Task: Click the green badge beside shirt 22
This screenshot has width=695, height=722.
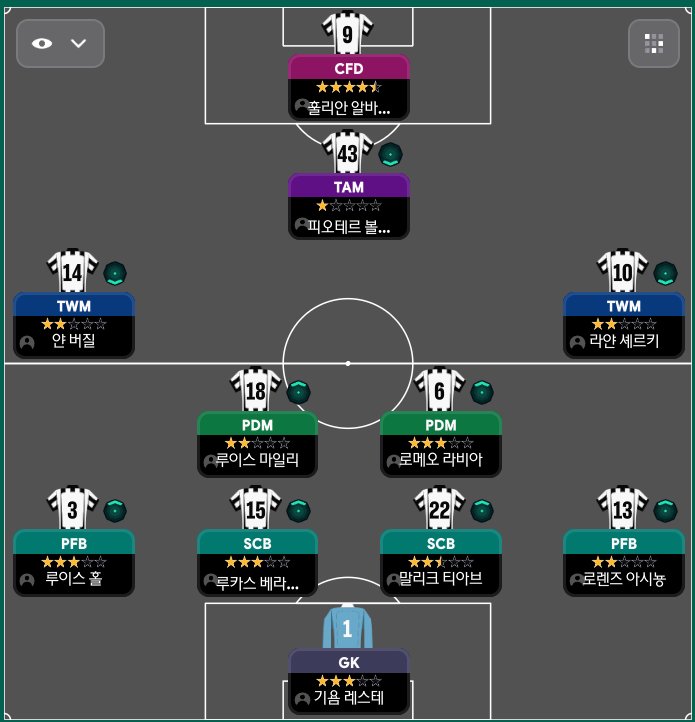Action: pyautogui.click(x=482, y=510)
